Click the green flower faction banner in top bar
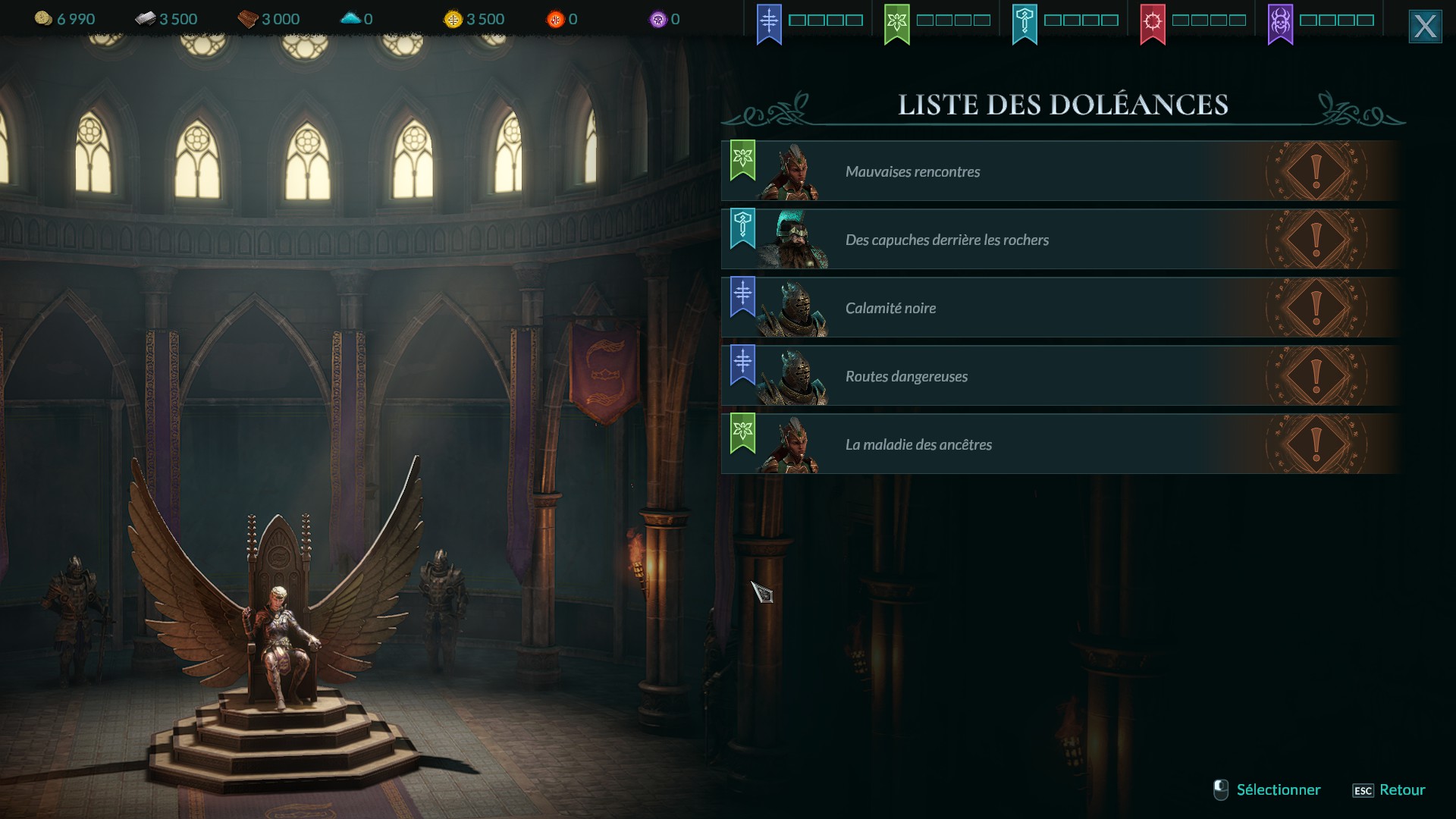The image size is (1456, 819). (896, 23)
